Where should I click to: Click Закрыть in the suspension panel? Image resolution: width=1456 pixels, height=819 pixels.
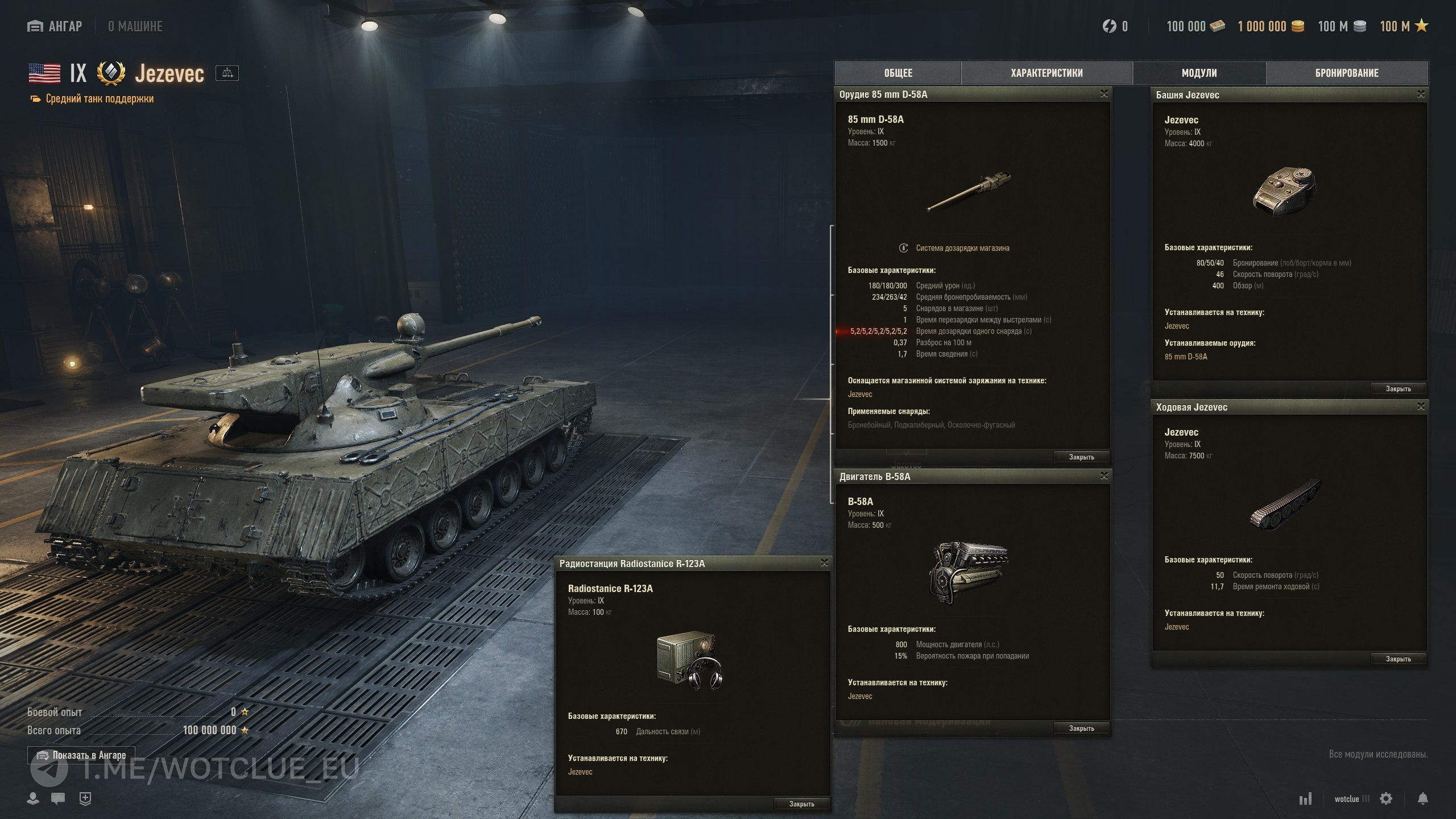[1398, 659]
